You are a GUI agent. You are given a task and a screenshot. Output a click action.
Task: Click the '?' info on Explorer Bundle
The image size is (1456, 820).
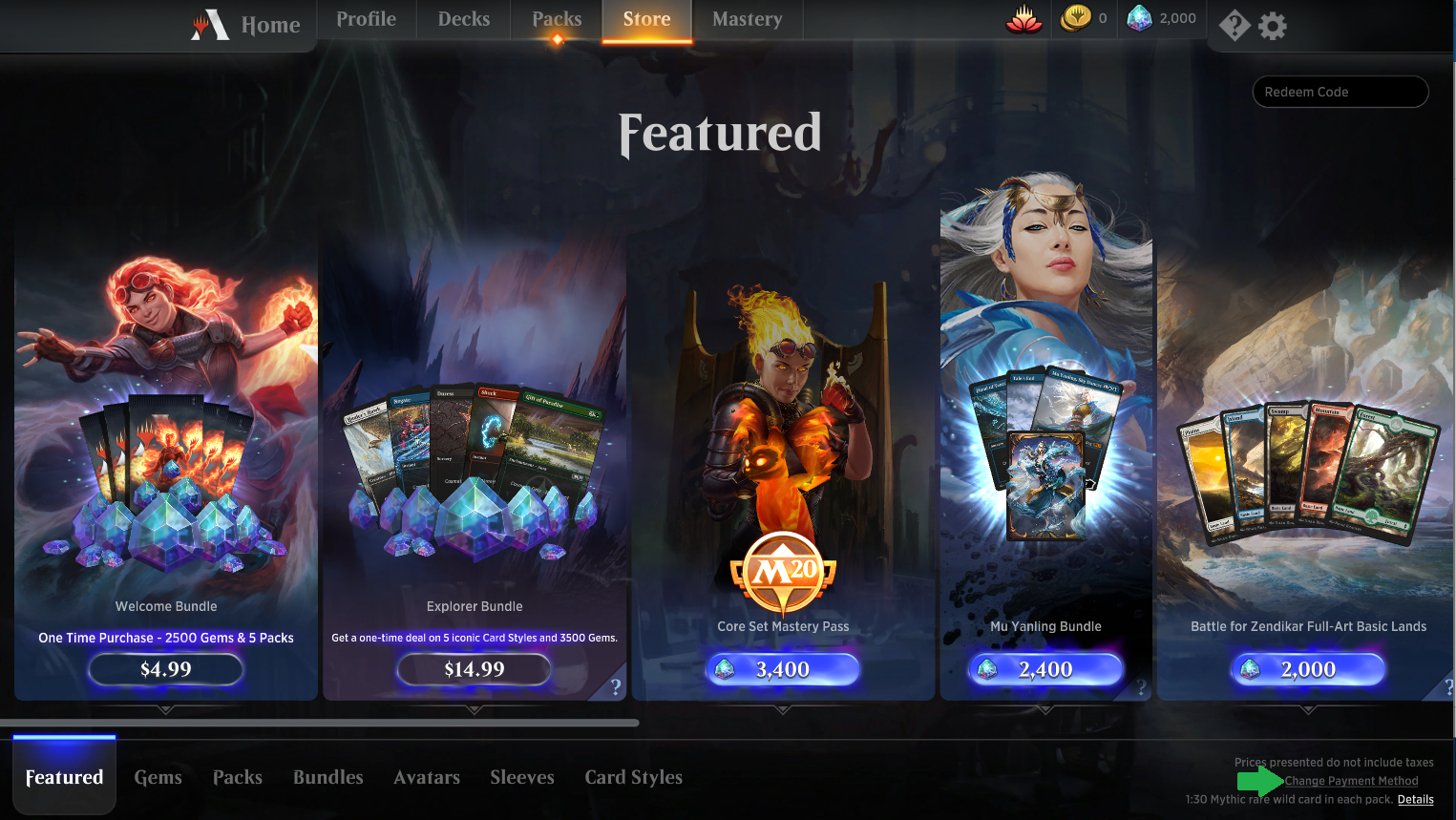coord(616,686)
